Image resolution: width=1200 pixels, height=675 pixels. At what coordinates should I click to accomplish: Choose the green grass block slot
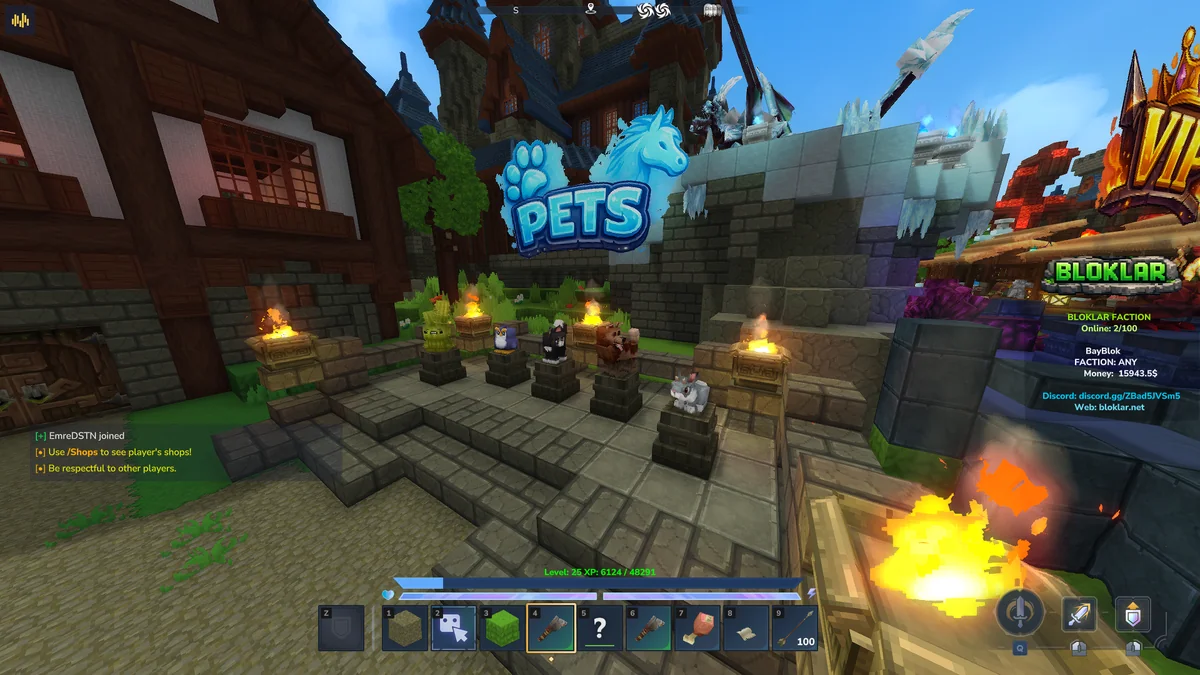pyautogui.click(x=502, y=628)
